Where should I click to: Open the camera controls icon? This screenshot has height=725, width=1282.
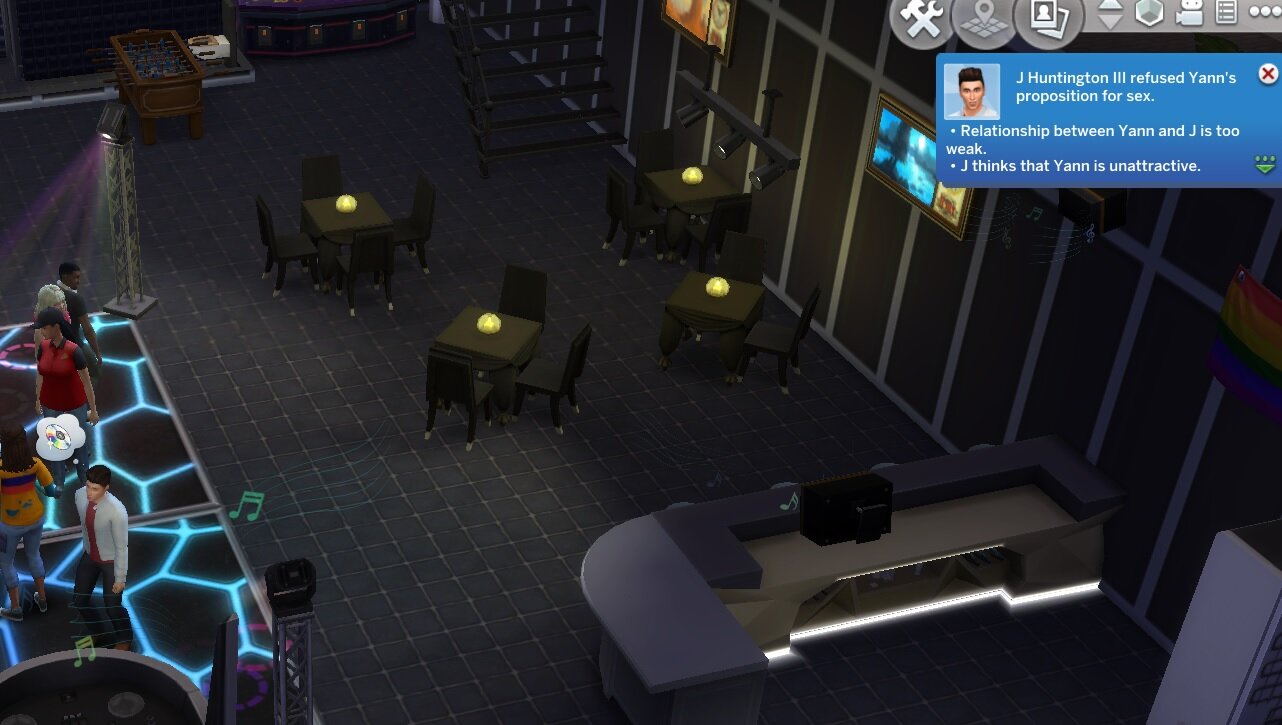[x=1190, y=13]
